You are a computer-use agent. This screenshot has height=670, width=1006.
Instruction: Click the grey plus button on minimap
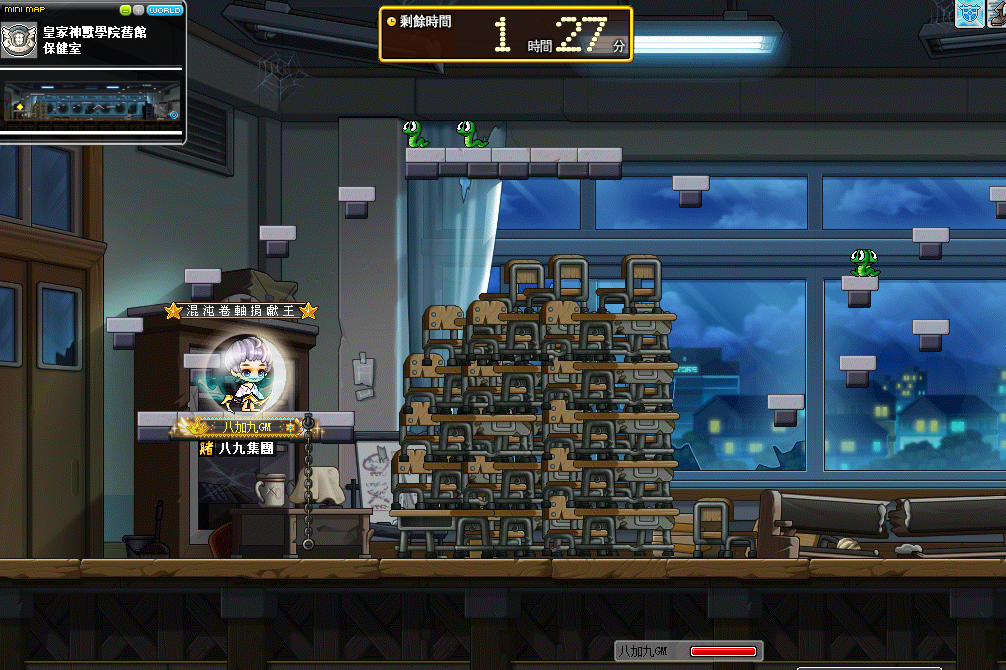coord(138,10)
